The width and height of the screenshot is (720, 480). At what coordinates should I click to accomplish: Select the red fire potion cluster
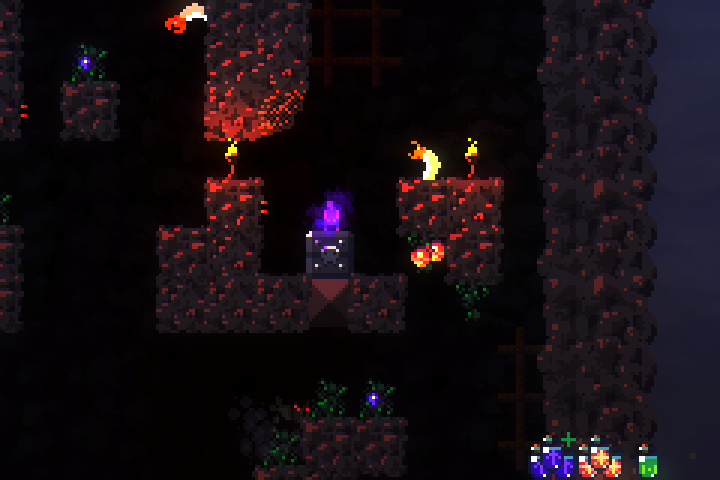(600, 461)
